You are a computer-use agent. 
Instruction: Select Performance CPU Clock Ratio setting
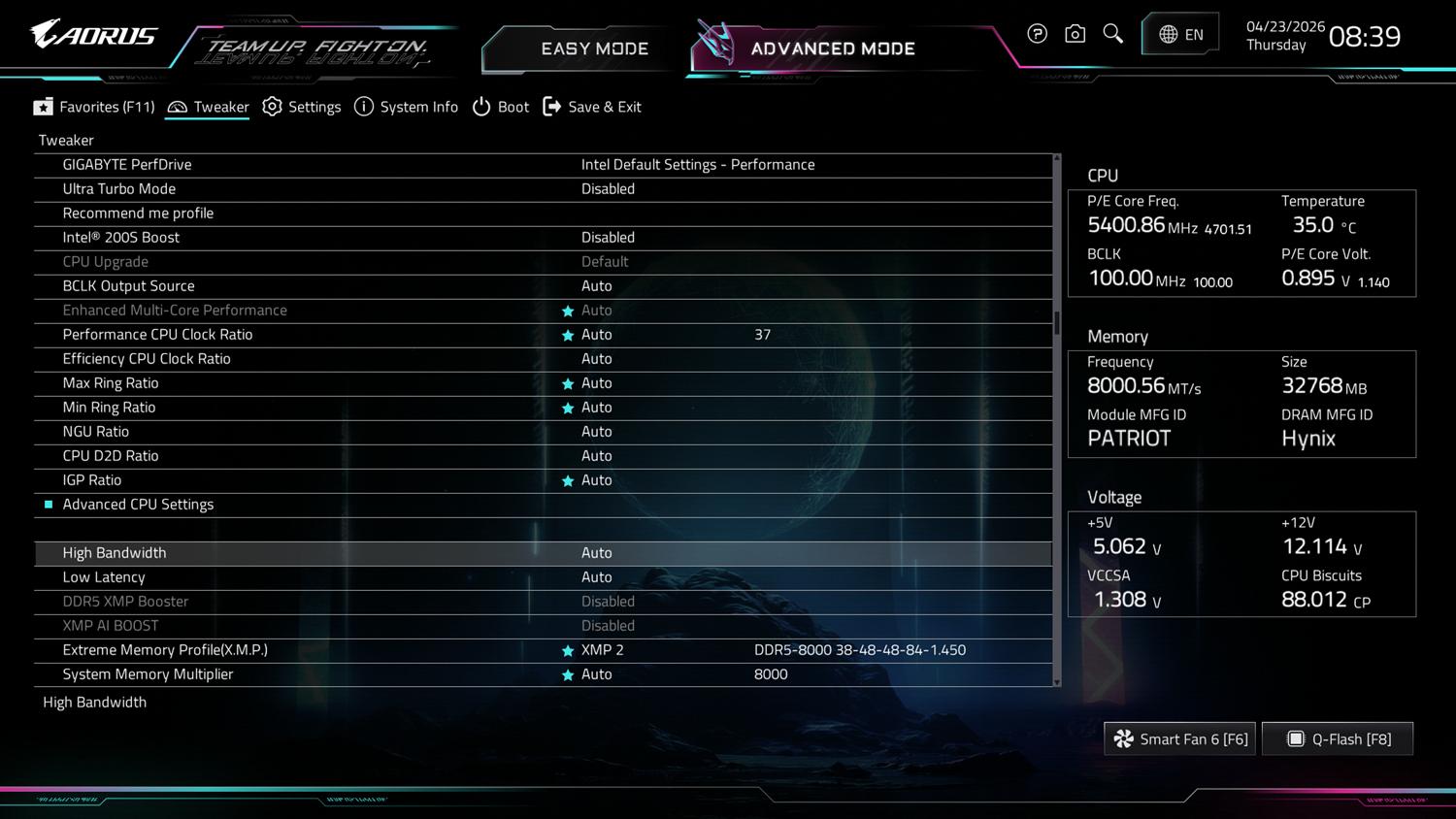157,335
